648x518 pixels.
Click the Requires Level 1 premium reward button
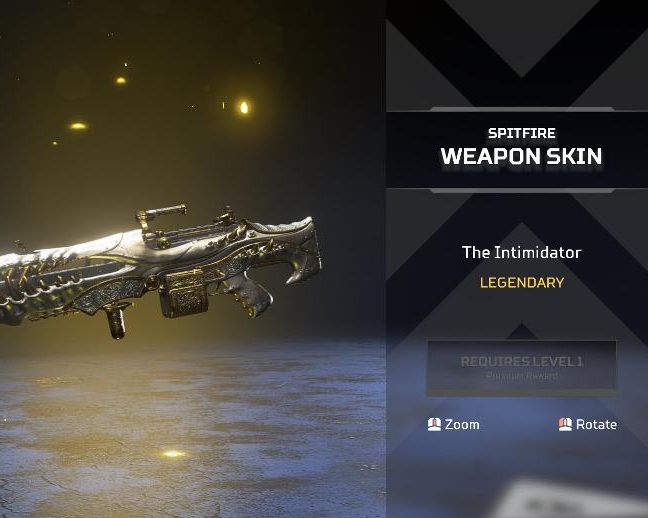(x=521, y=367)
